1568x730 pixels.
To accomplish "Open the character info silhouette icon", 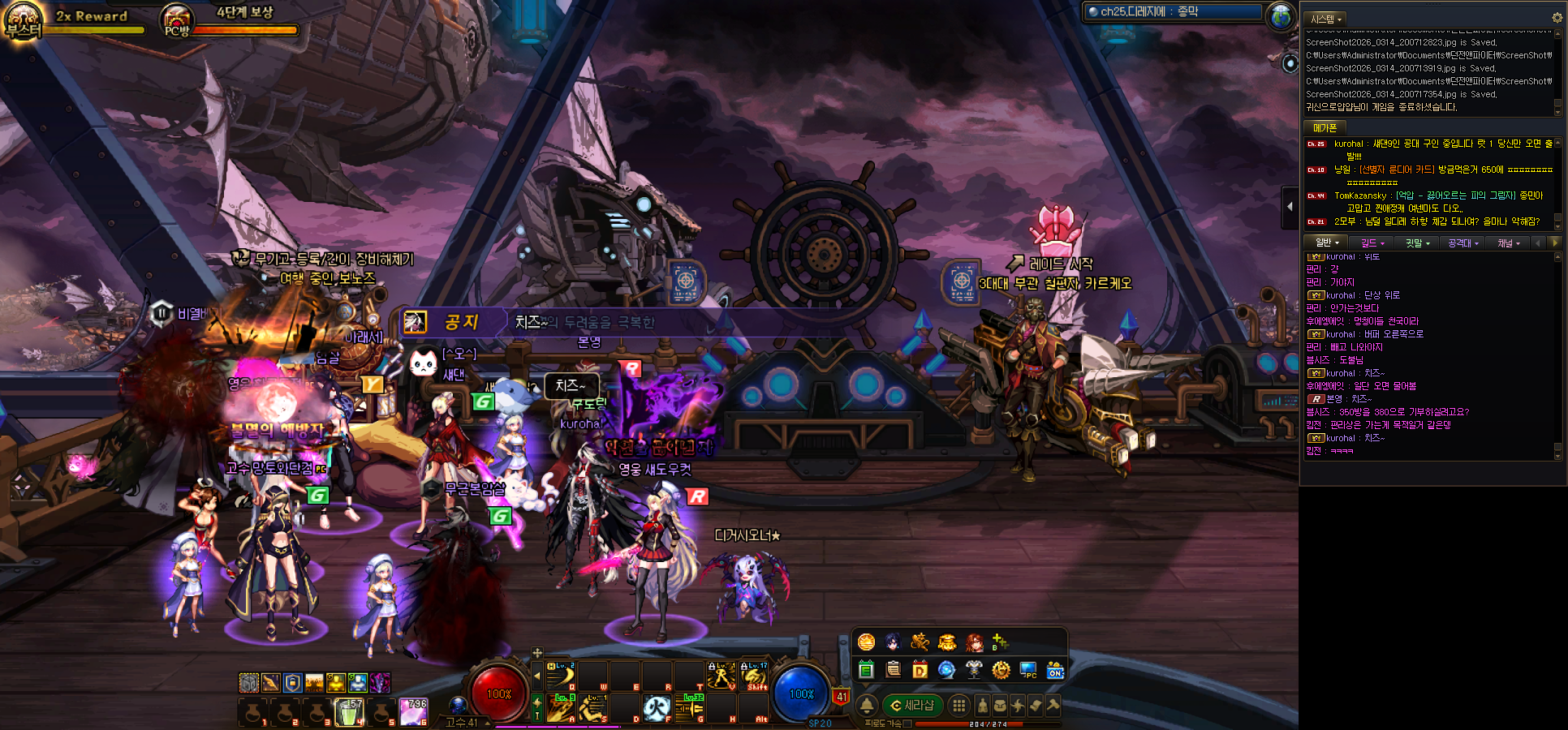I will [983, 706].
